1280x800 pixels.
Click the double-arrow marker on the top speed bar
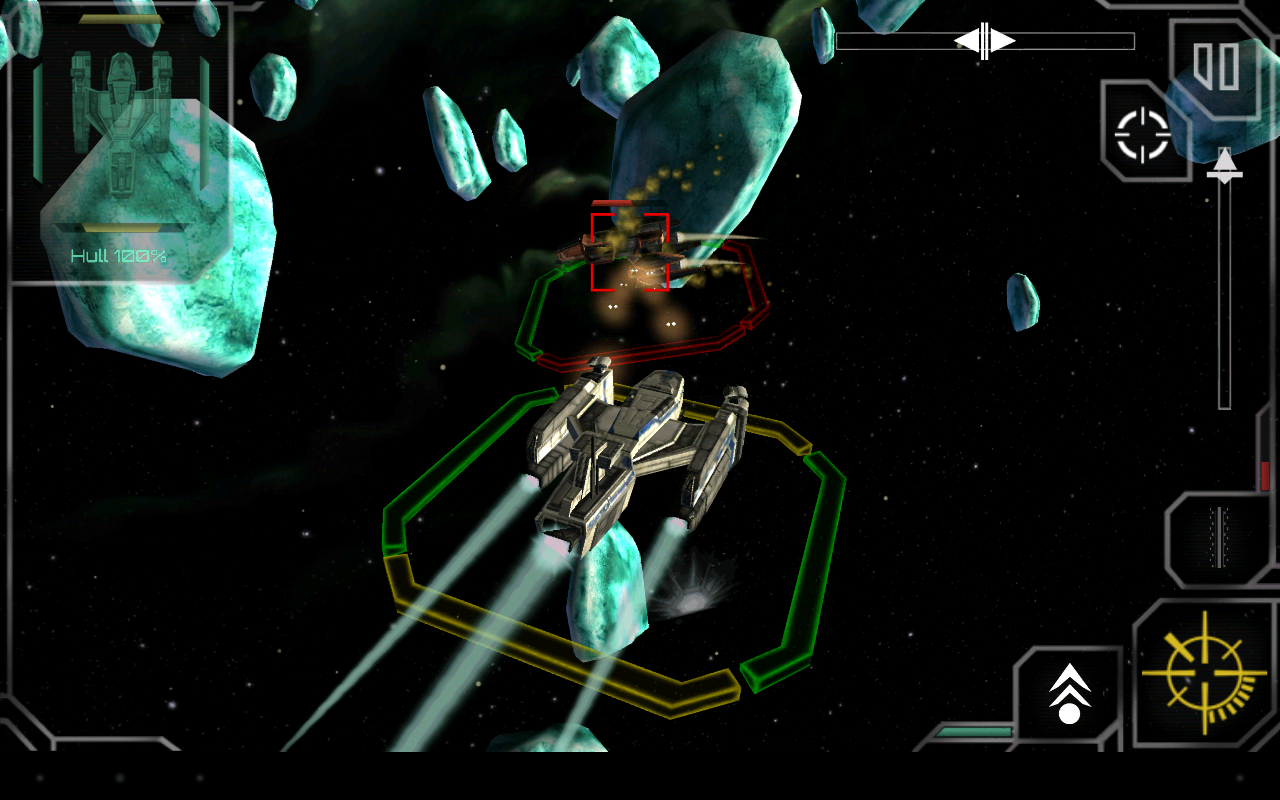pos(984,41)
